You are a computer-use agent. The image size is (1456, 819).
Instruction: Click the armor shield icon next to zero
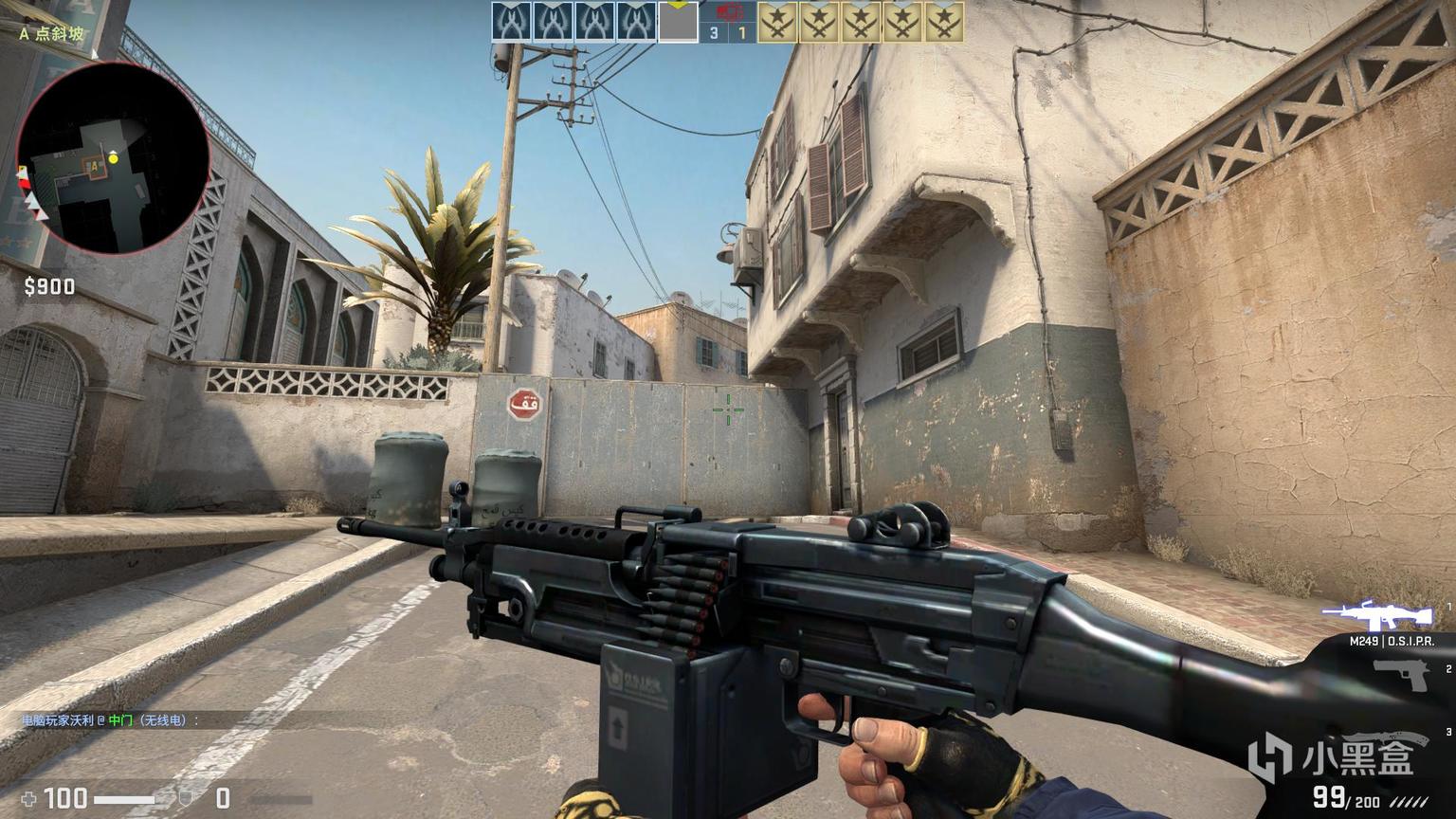[x=187, y=799]
